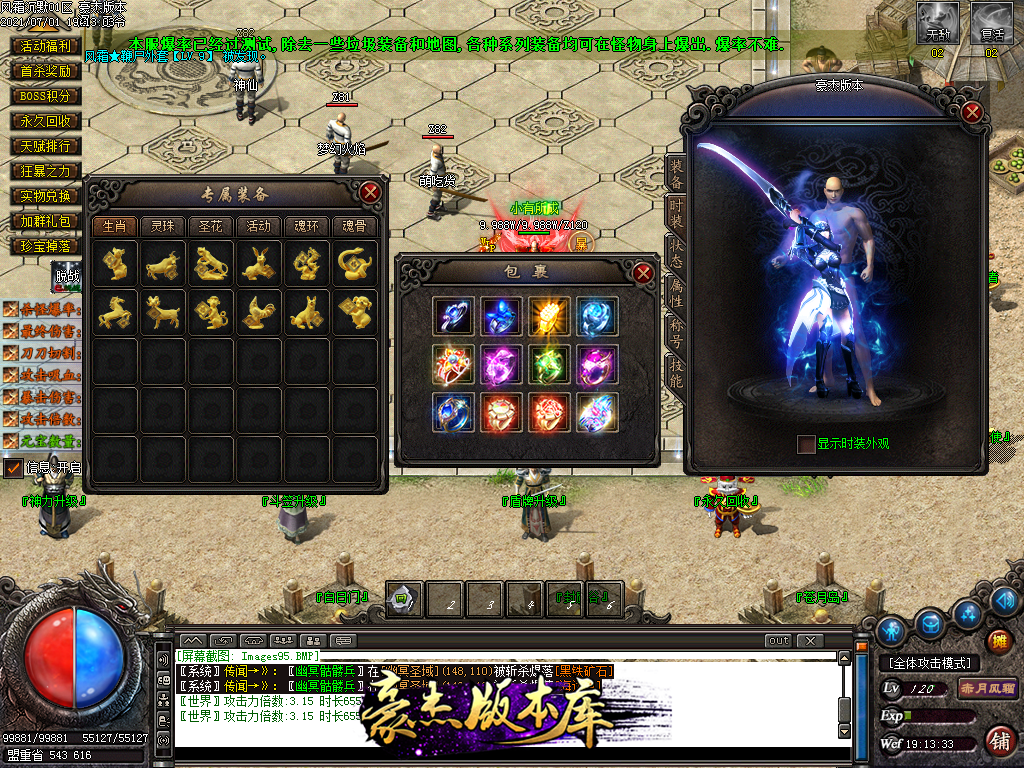Select the golden rabbit zodiac item
The height and width of the screenshot is (768, 1024).
tap(258, 263)
